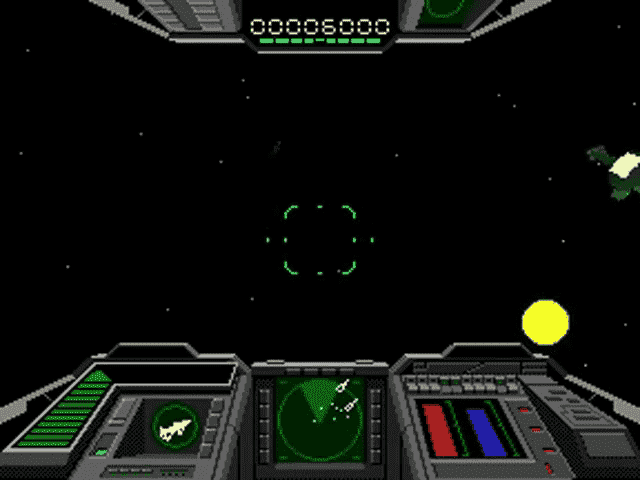Click the circular green radar scope
This screenshot has height=480, width=640.
[x=319, y=414]
